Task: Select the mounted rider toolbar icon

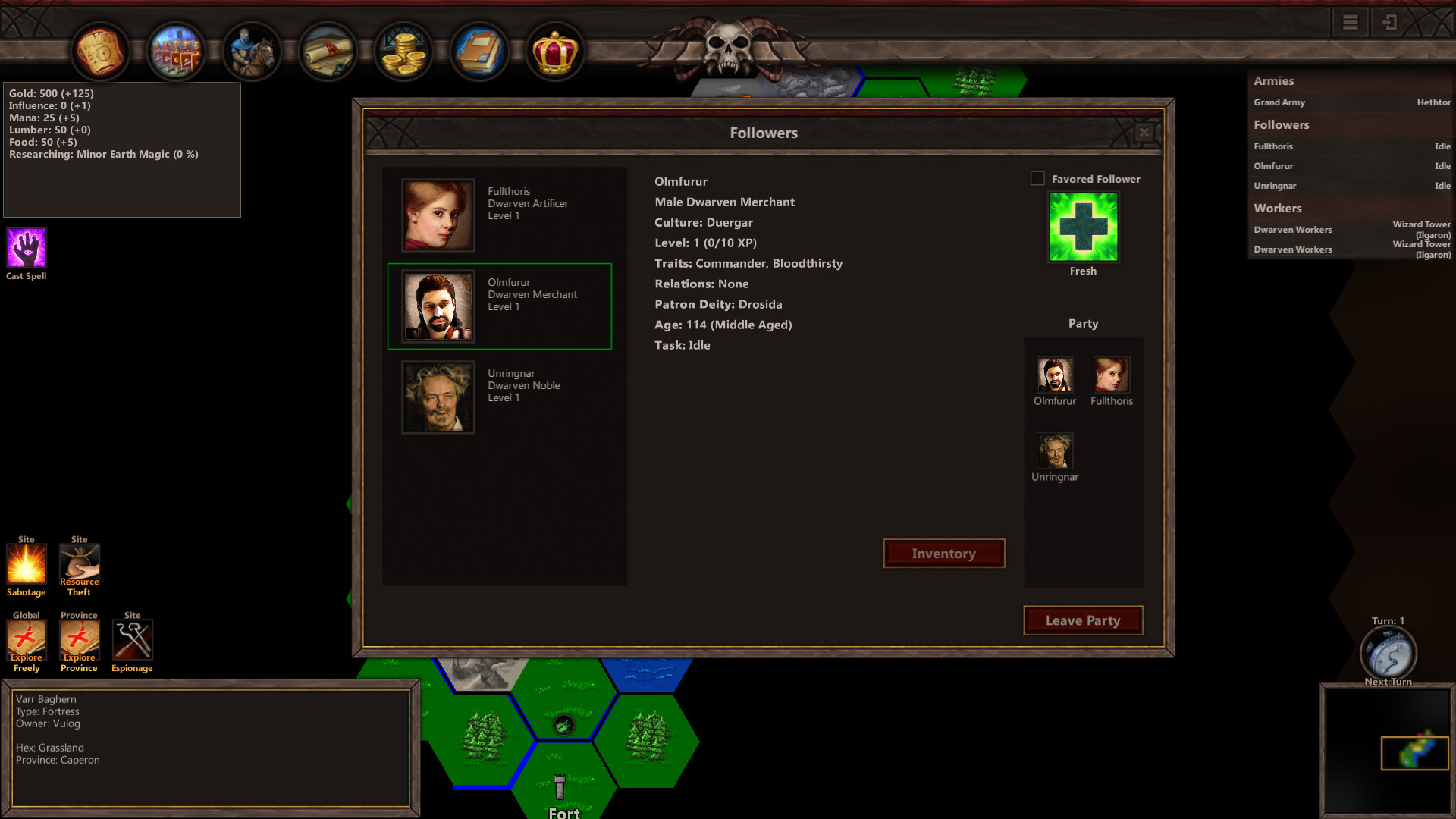Action: [252, 51]
